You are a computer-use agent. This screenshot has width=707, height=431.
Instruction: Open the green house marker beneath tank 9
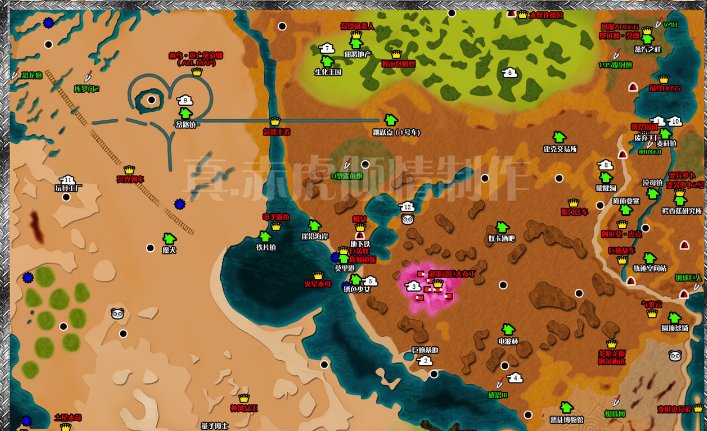[185, 114]
